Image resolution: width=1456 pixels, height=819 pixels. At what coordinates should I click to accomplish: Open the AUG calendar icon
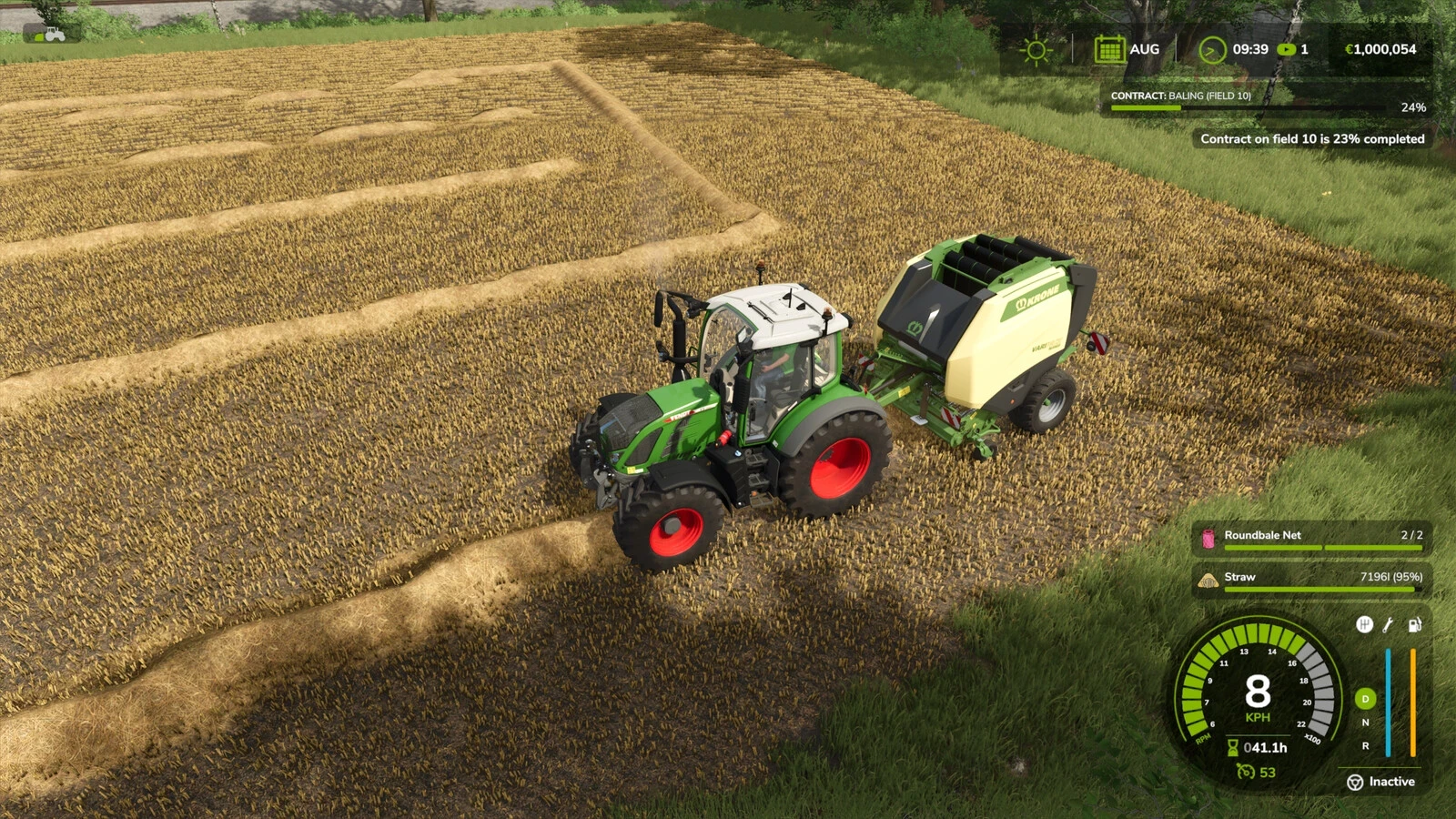1109,48
